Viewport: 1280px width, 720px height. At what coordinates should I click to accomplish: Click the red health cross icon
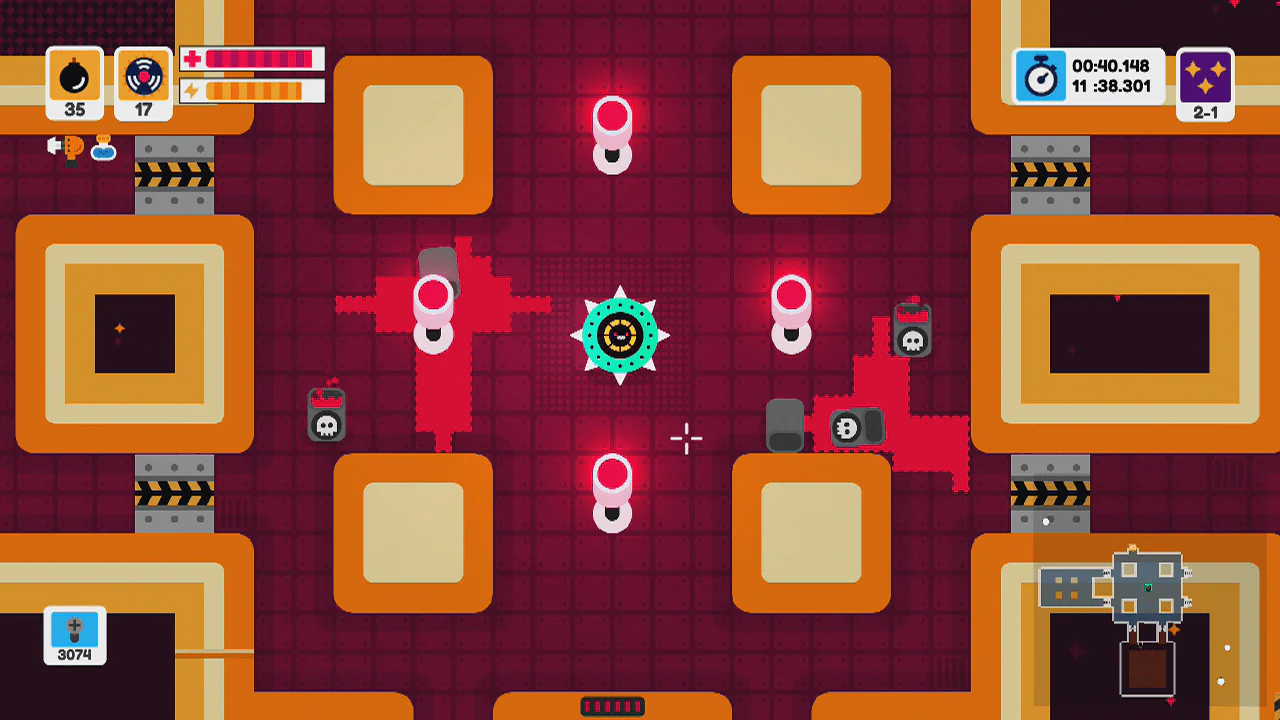pos(190,59)
